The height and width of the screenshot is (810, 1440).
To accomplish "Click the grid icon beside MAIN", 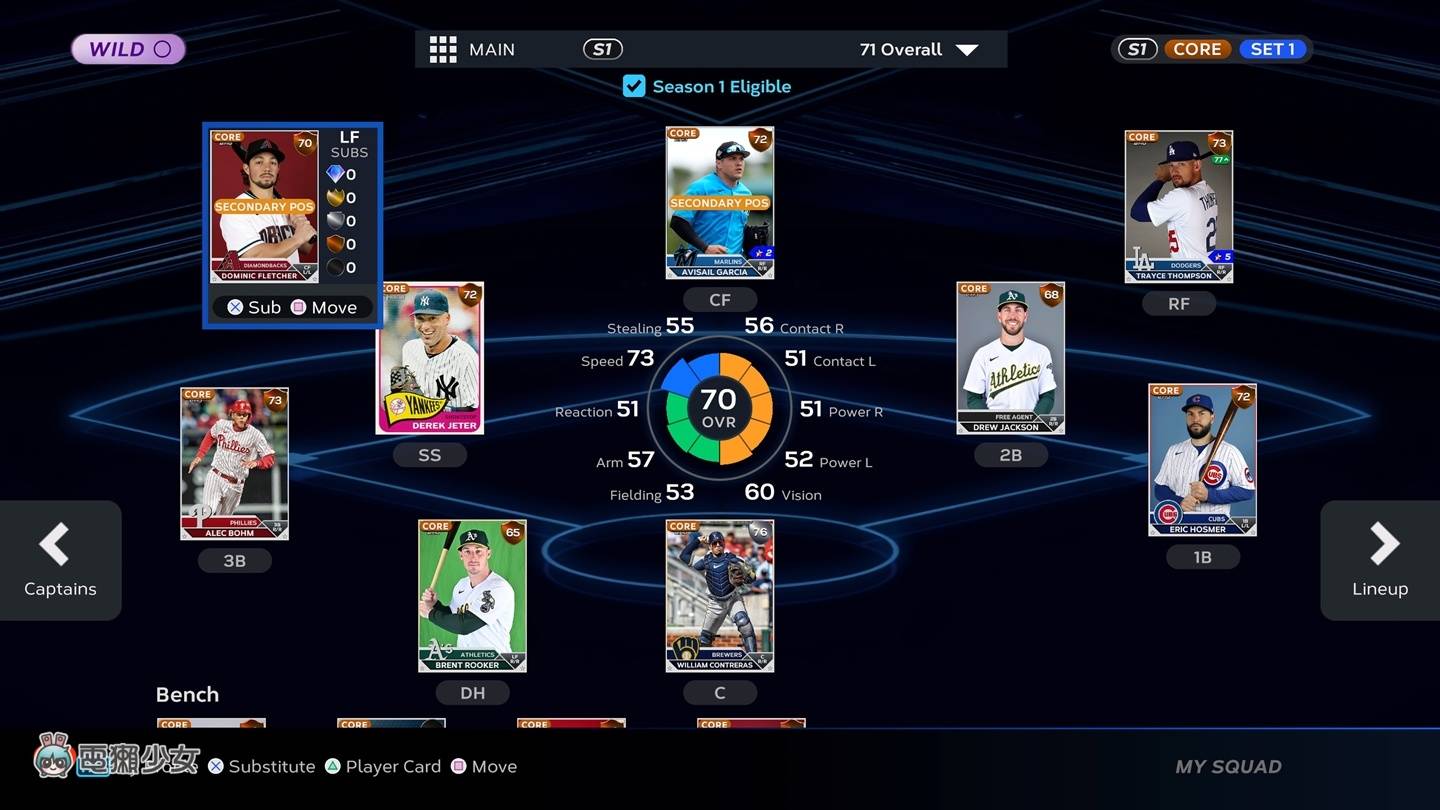I will coord(443,49).
